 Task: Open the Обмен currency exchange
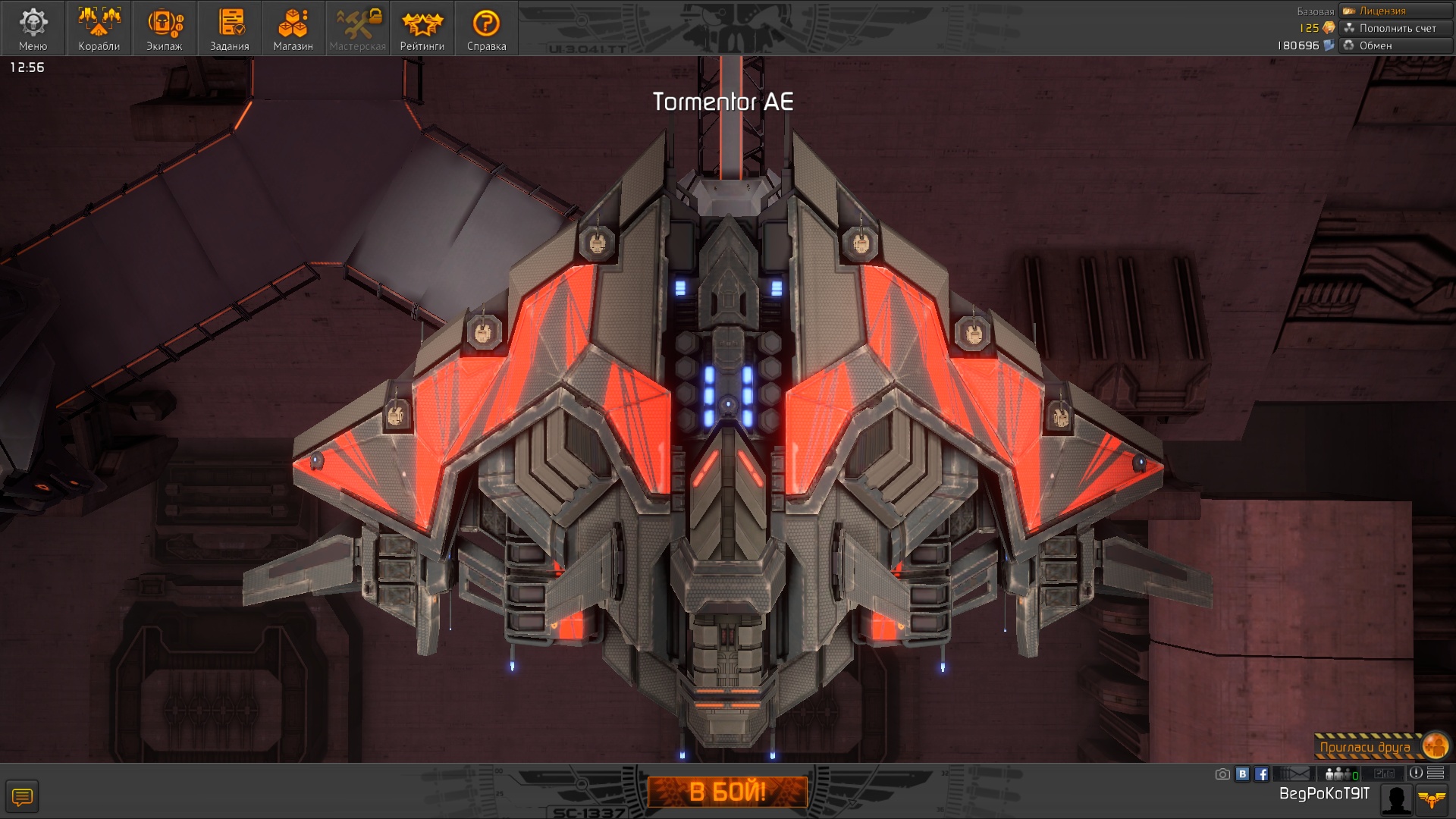(x=1395, y=45)
